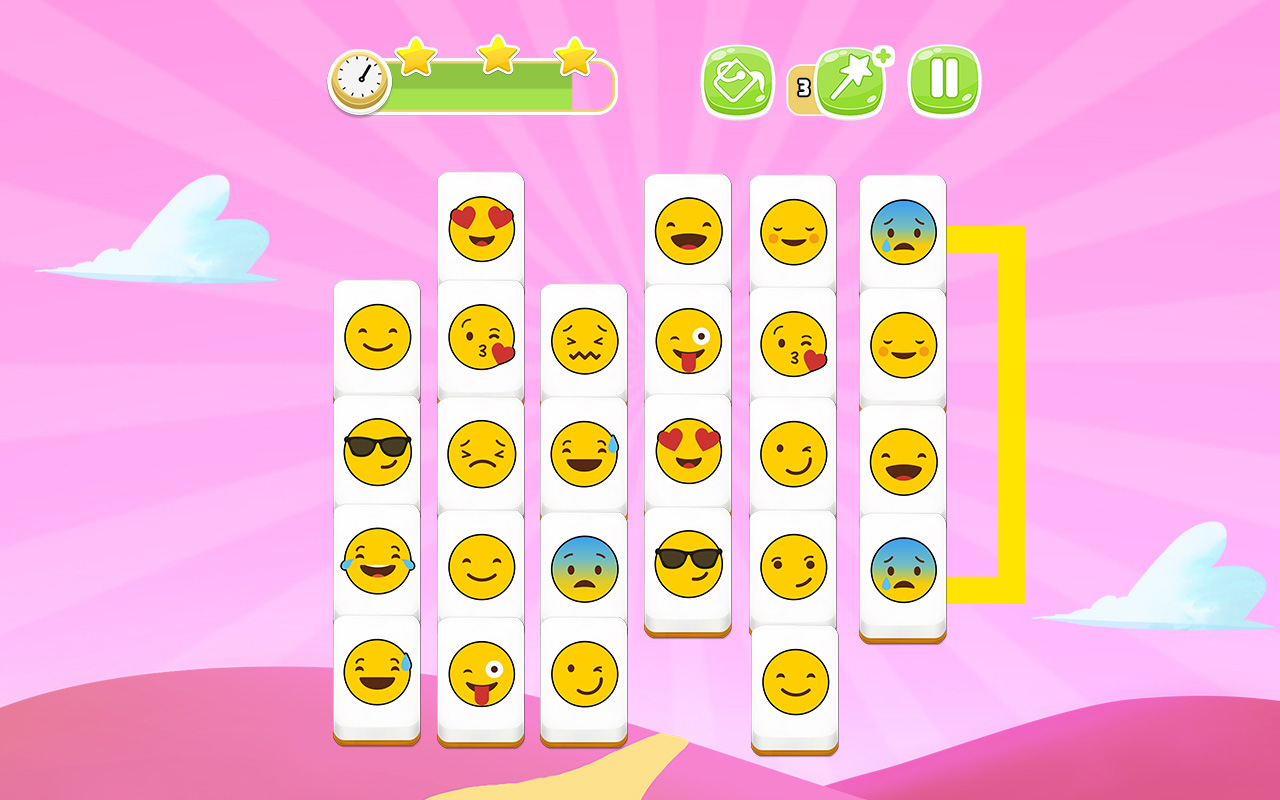Screen dimensions: 1280x800
Task: Open the paint bucket booster
Action: tap(737, 82)
